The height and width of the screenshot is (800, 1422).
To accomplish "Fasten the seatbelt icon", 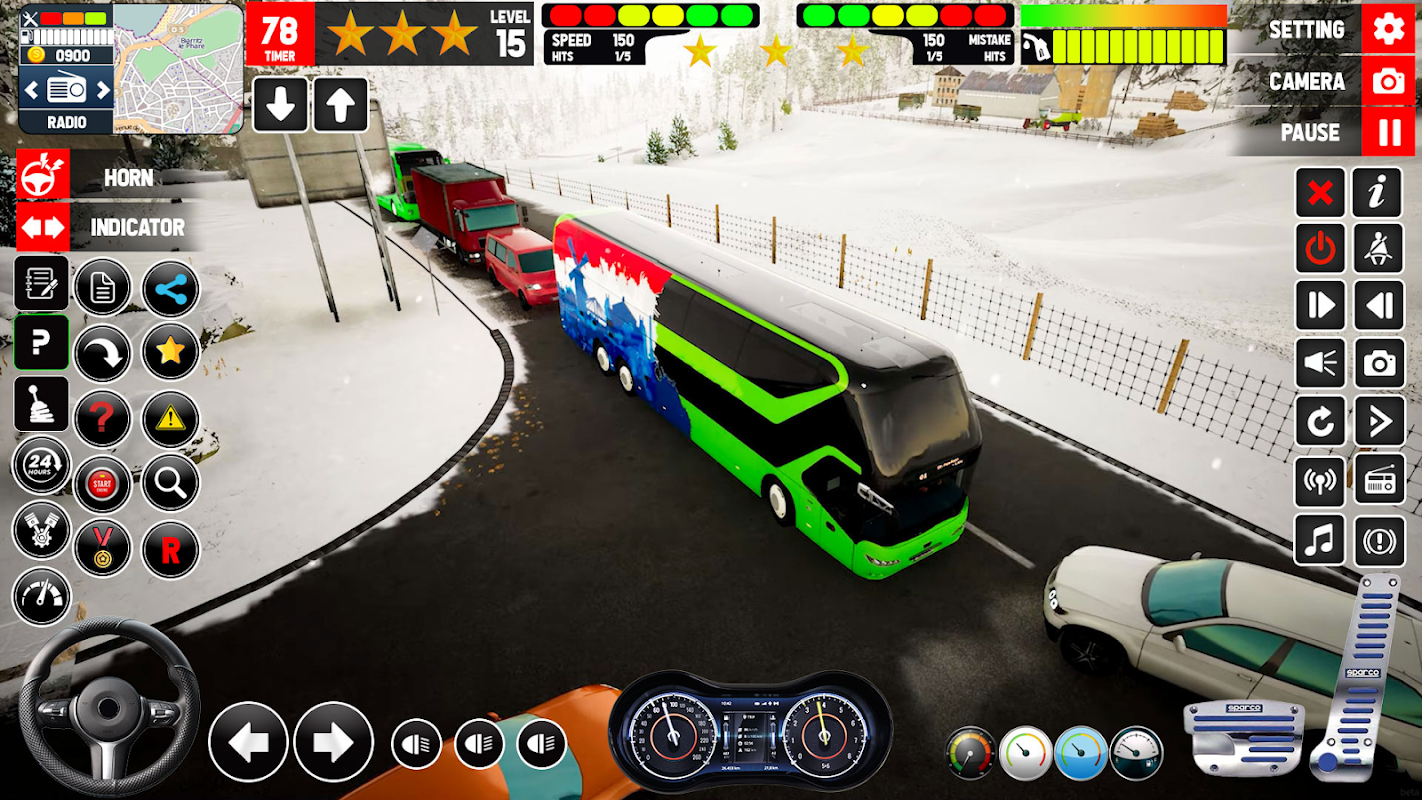I will tap(1377, 249).
